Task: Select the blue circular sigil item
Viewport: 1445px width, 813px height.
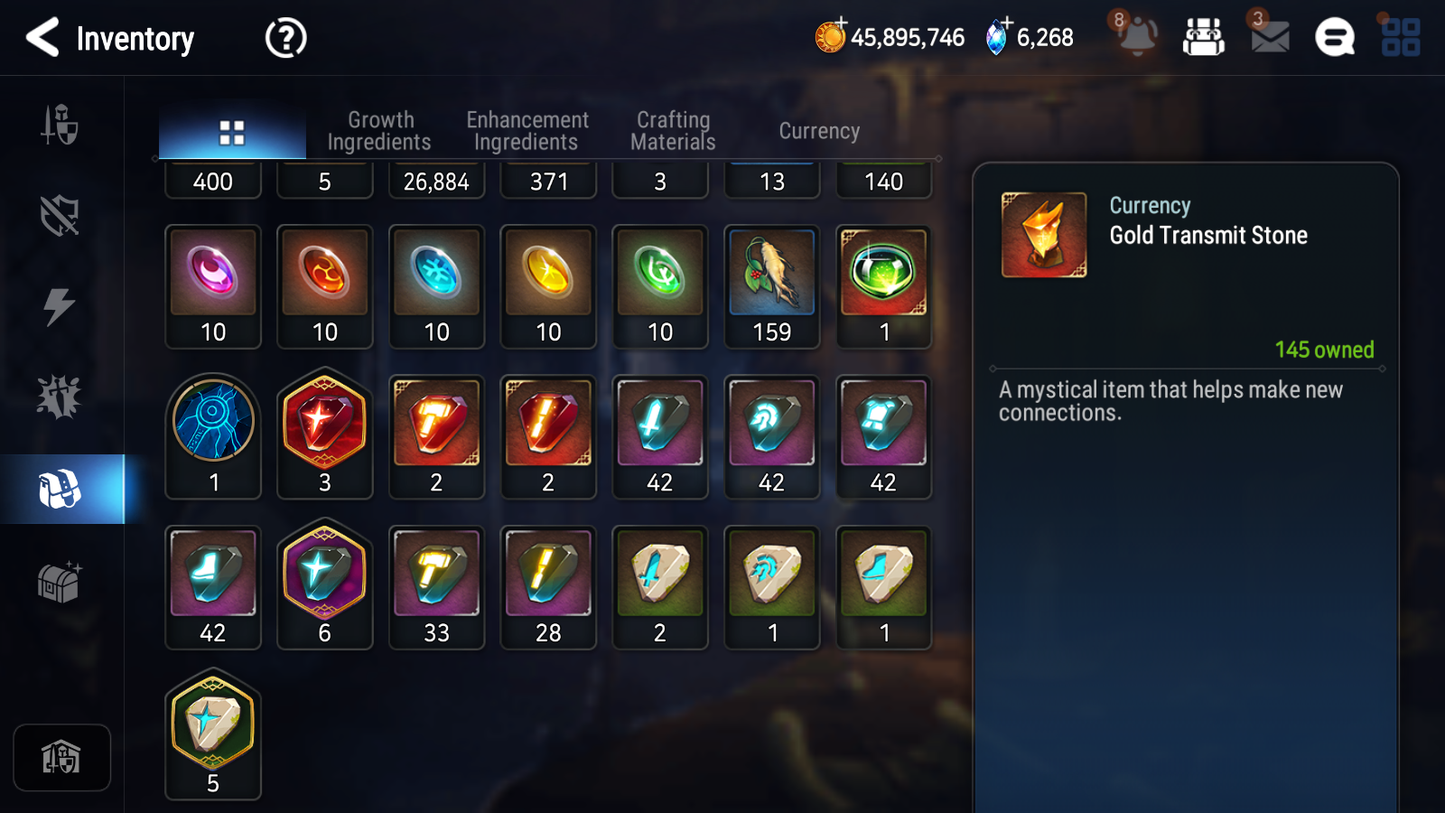Action: (x=213, y=436)
